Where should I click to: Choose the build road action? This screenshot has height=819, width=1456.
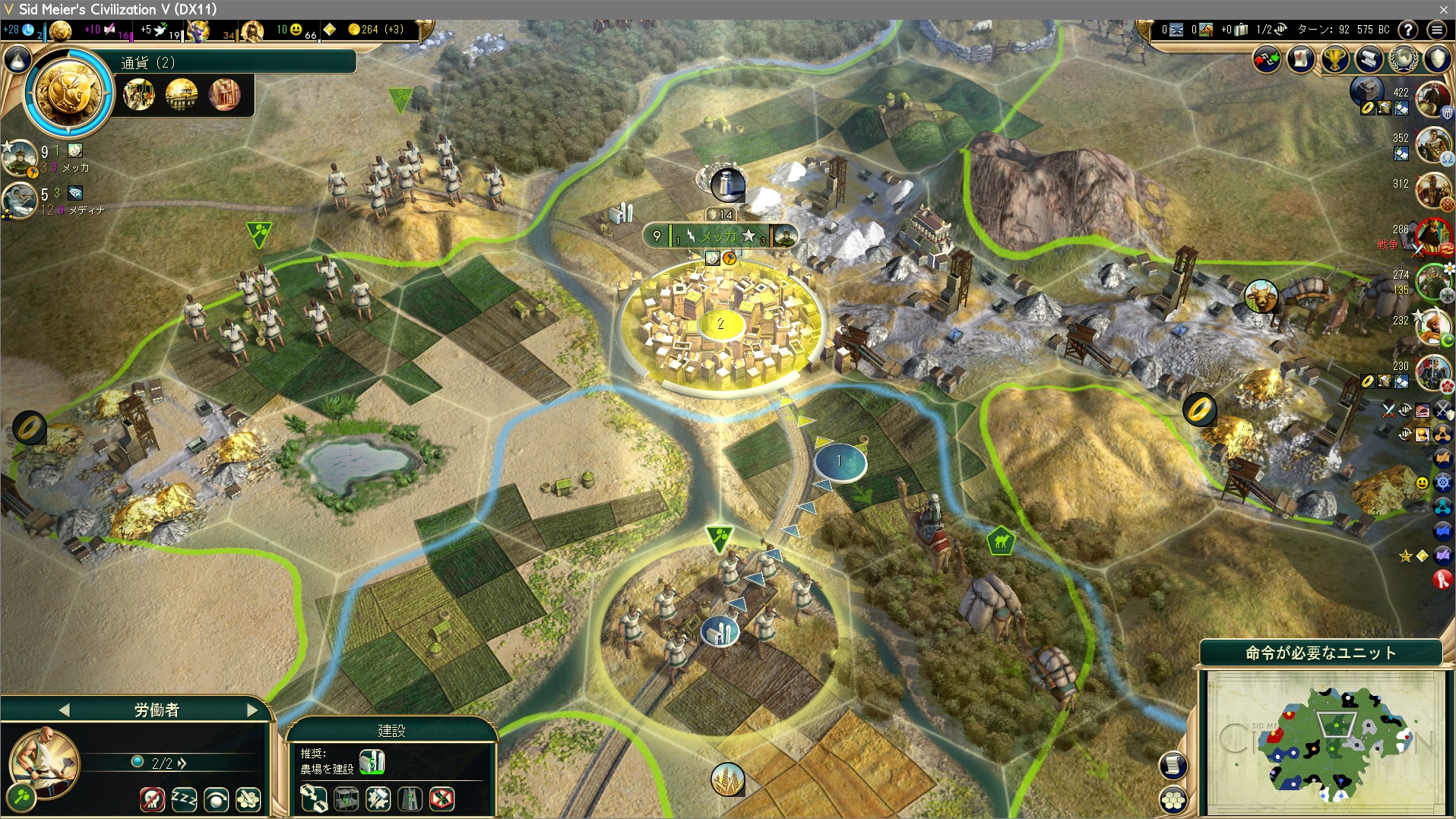[314, 798]
